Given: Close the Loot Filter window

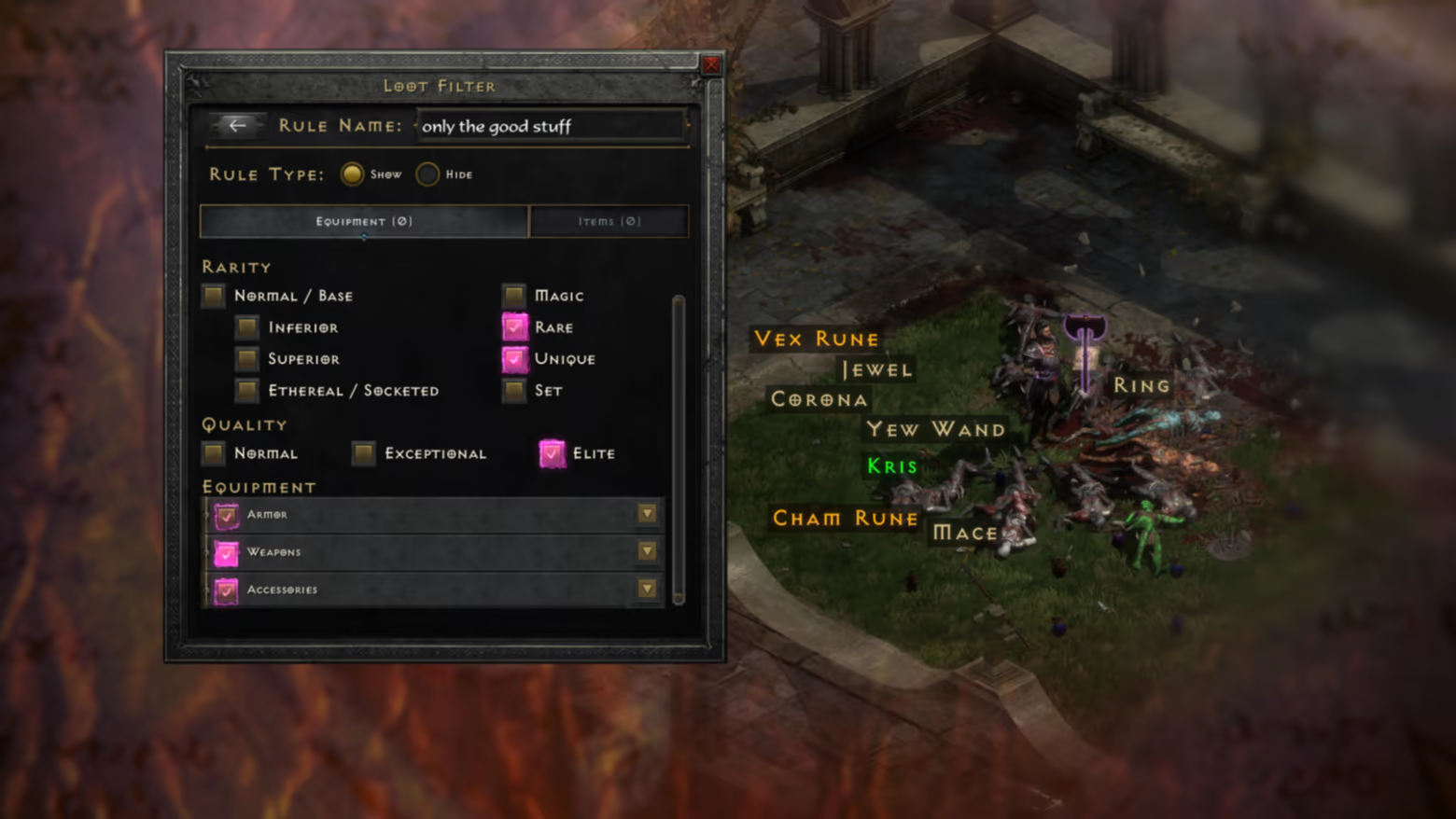Looking at the screenshot, I should pos(711,64).
